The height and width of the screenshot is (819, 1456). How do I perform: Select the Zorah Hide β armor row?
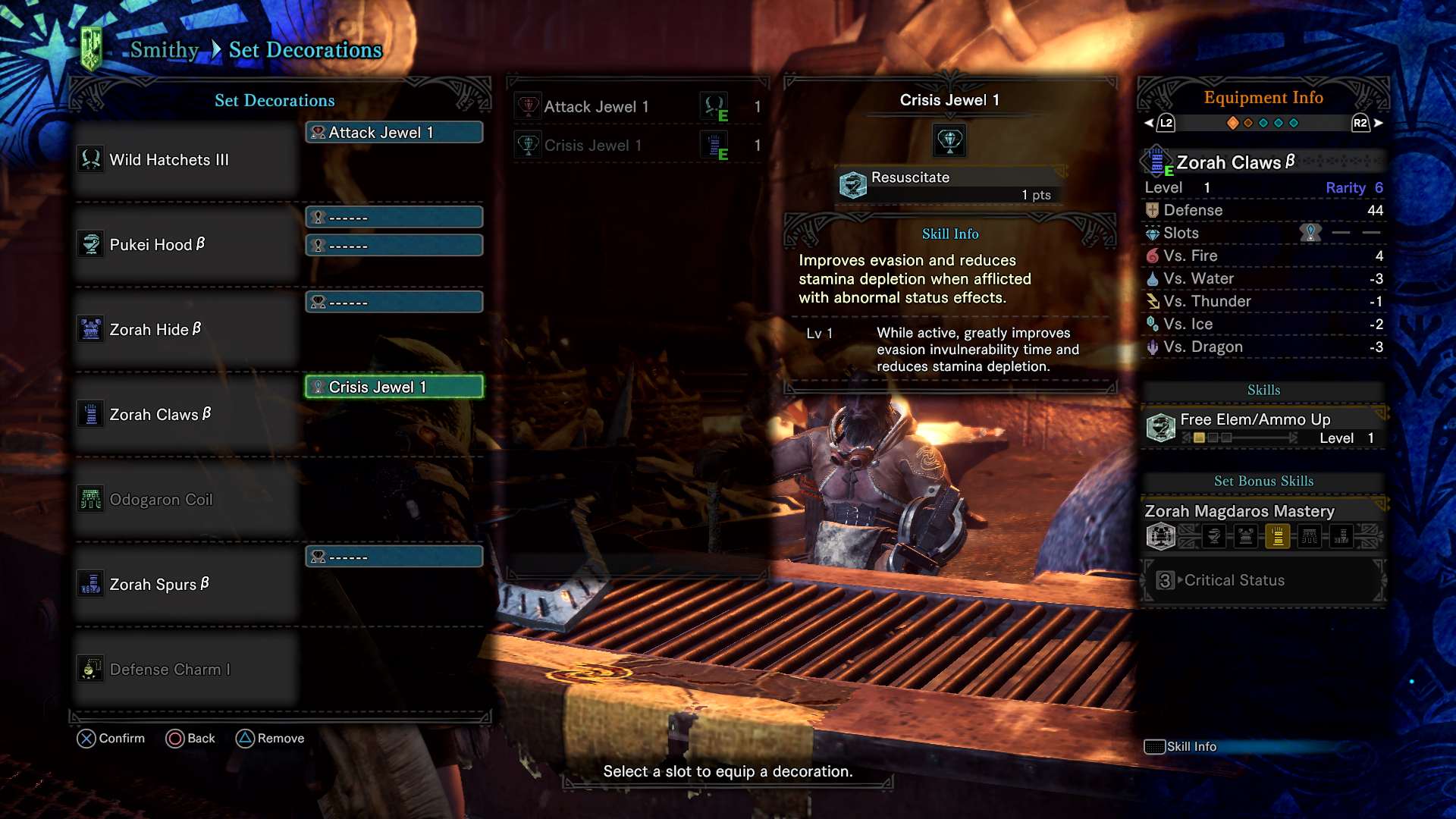click(x=186, y=330)
